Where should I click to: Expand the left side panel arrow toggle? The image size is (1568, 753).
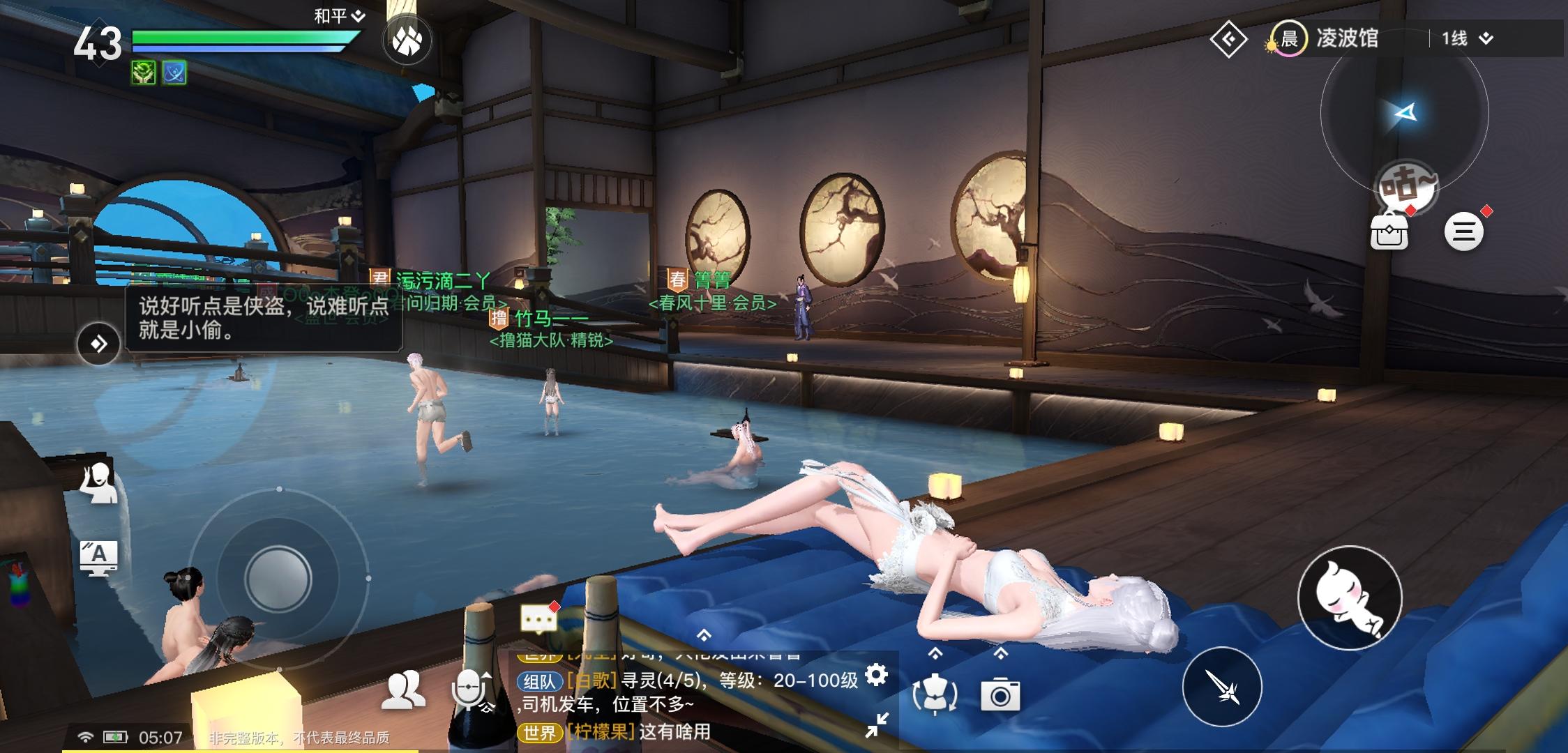point(98,342)
